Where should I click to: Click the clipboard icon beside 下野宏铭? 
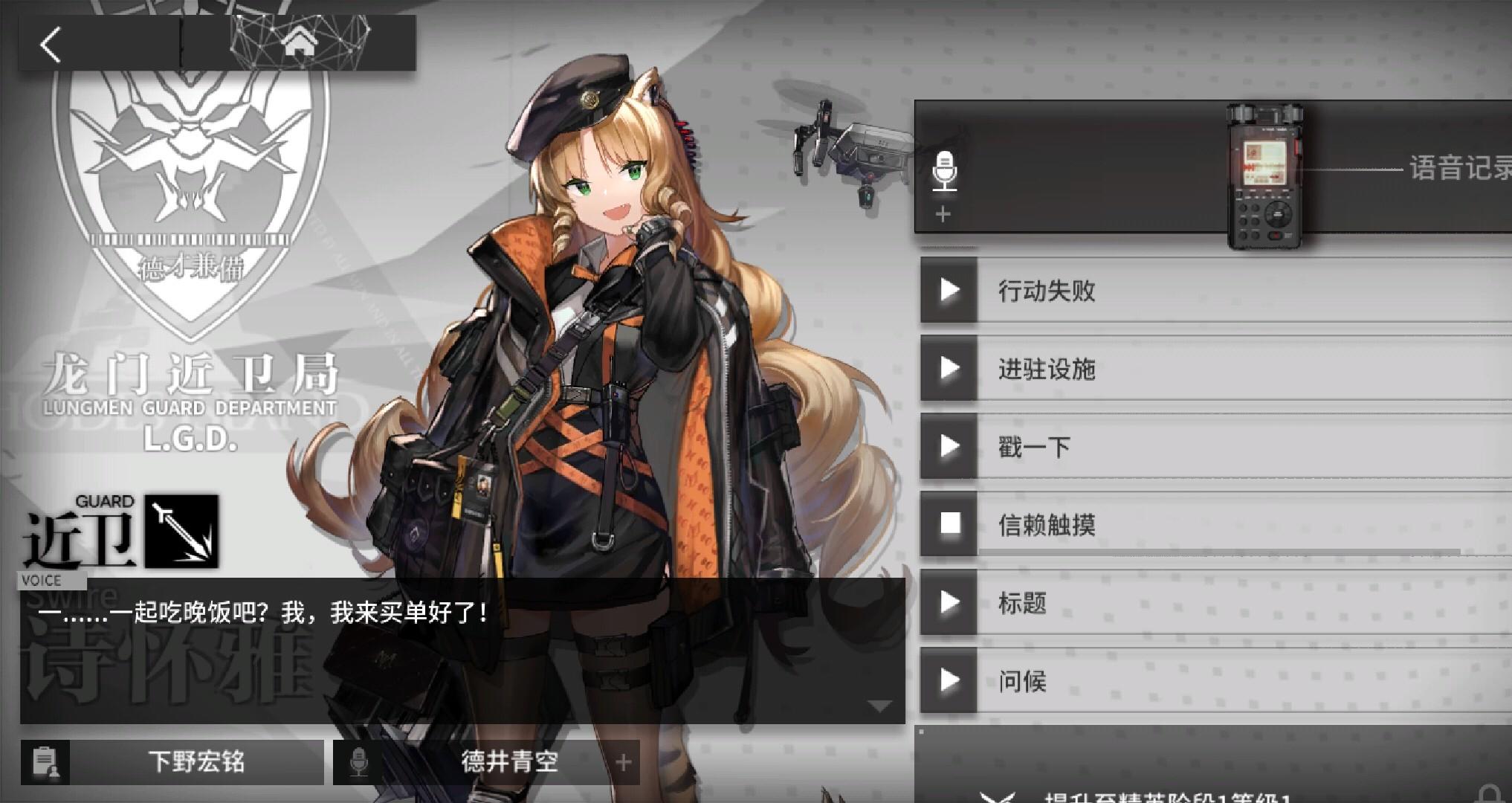45,761
